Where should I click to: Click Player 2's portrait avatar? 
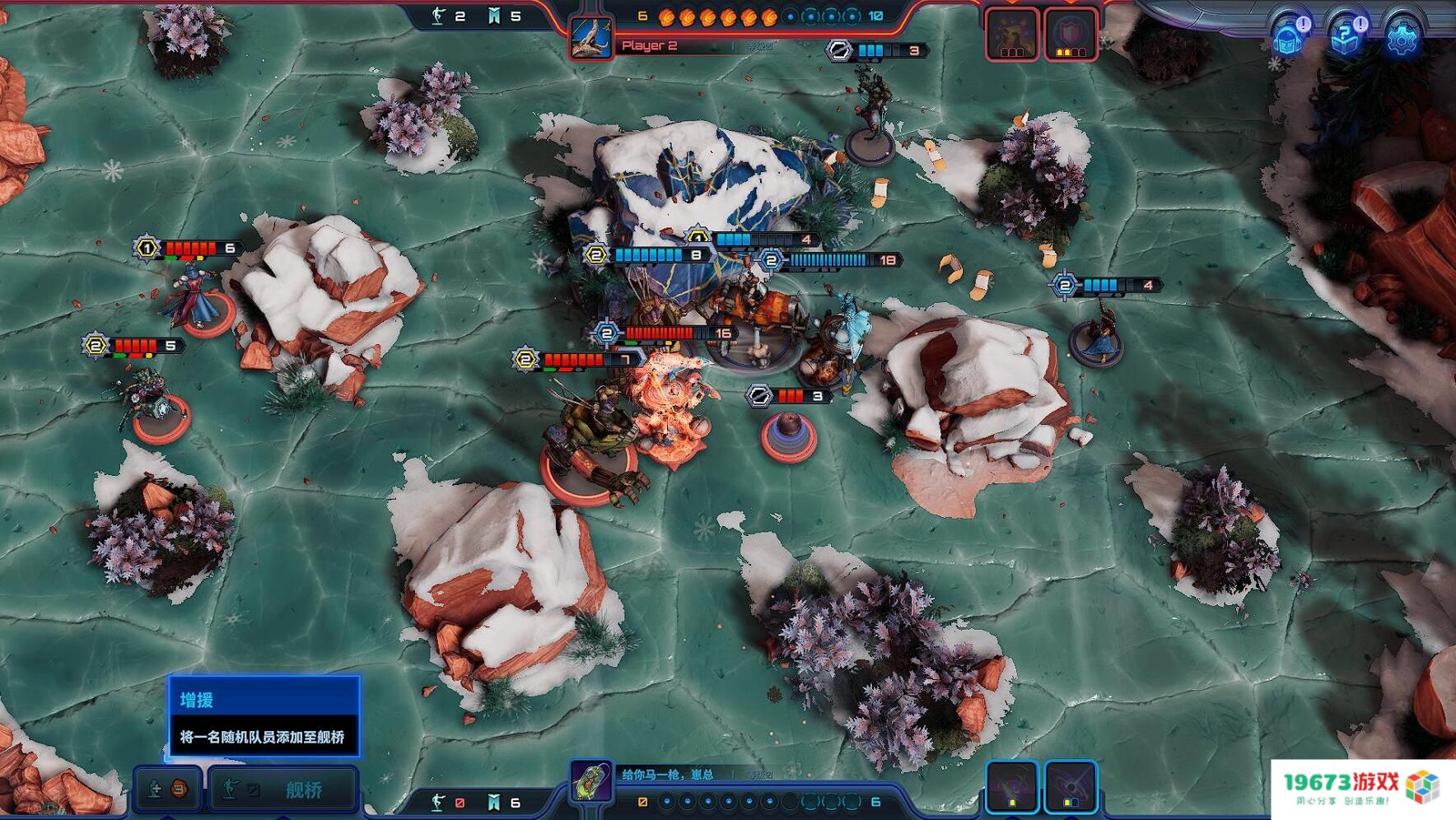coord(591,39)
